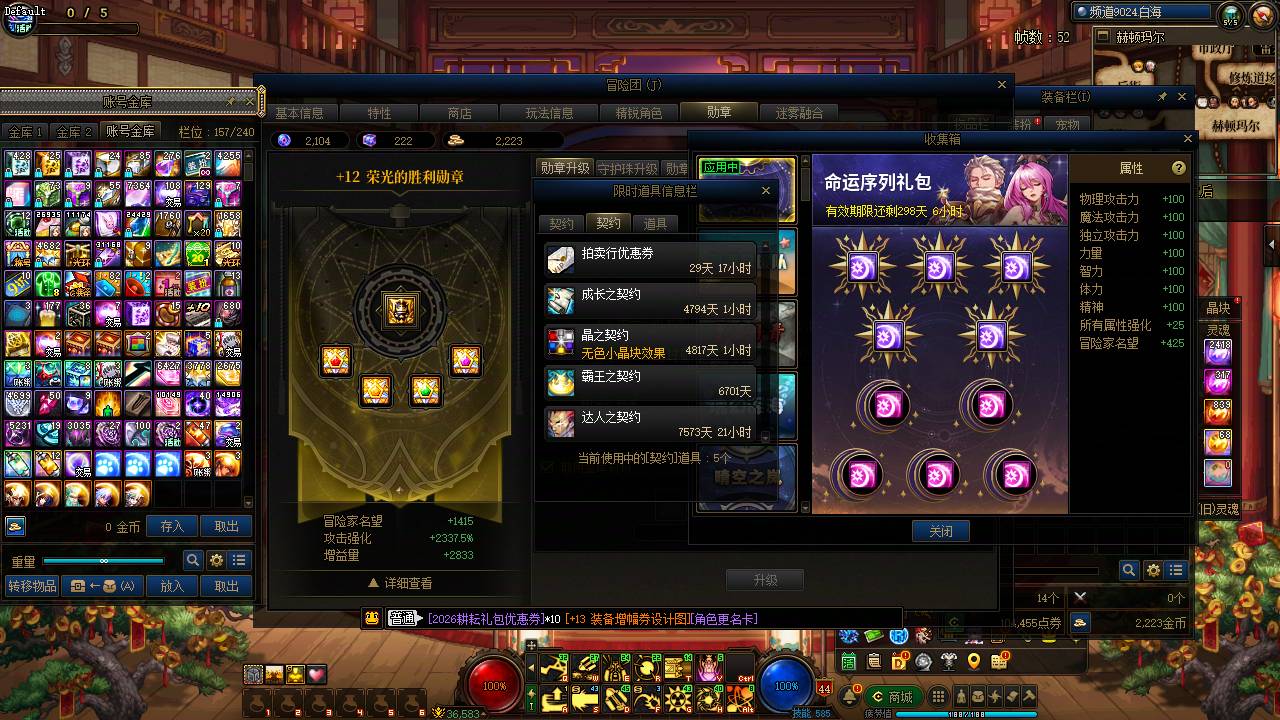
Task: Switch to list view icon beside the vault gear
Action: click(x=240, y=560)
